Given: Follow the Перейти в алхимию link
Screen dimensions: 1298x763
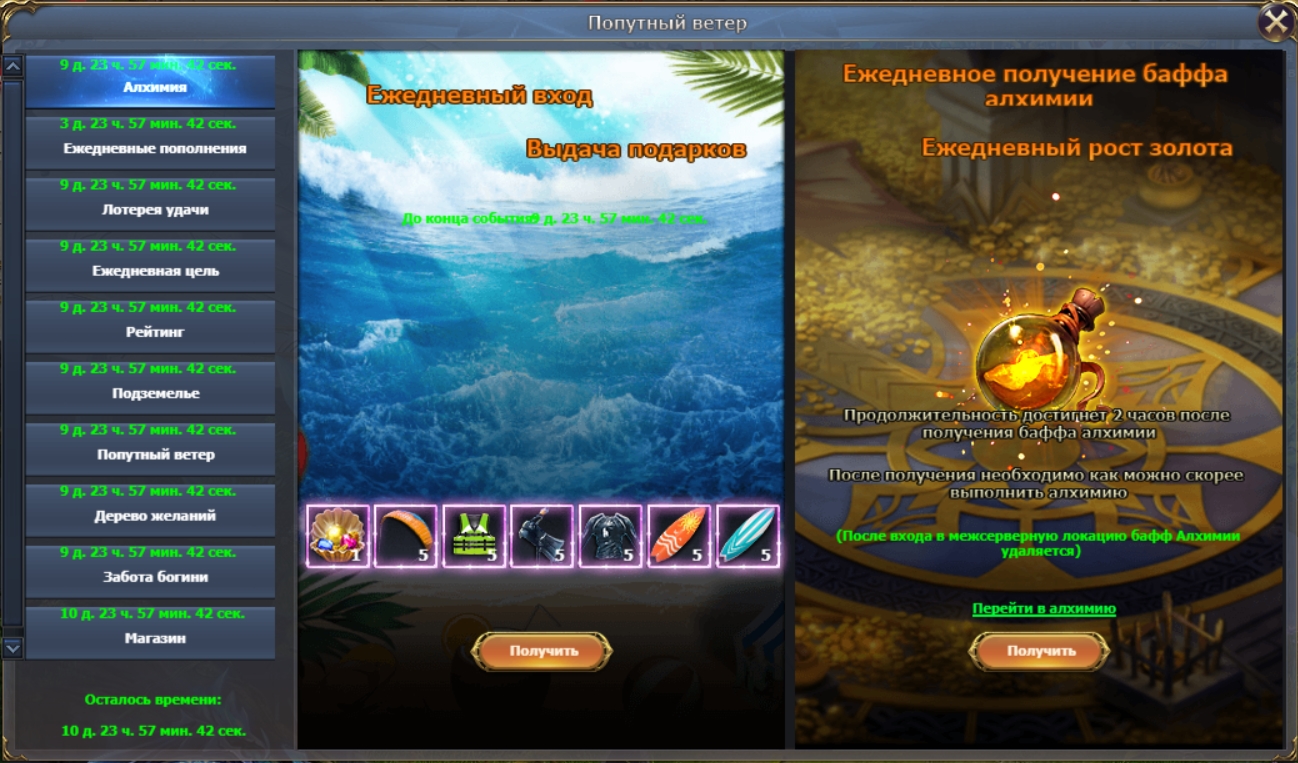Looking at the screenshot, I should (x=1043, y=608).
